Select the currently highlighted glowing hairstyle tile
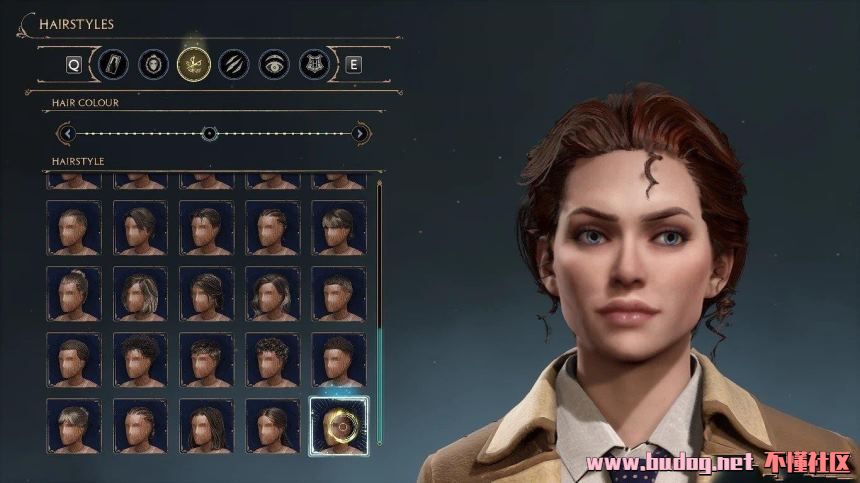The width and height of the screenshot is (860, 483). click(339, 426)
